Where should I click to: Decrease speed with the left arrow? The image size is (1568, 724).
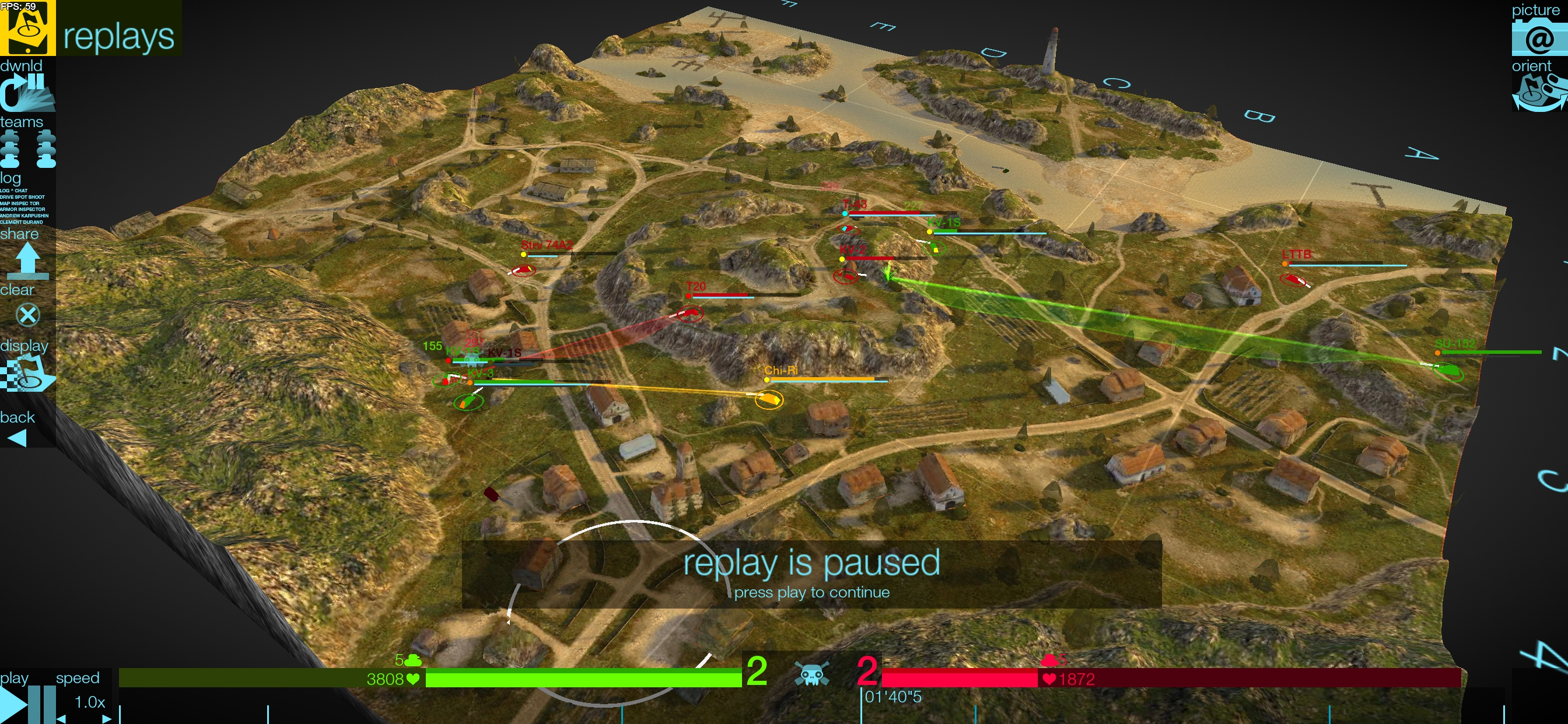coord(61,719)
